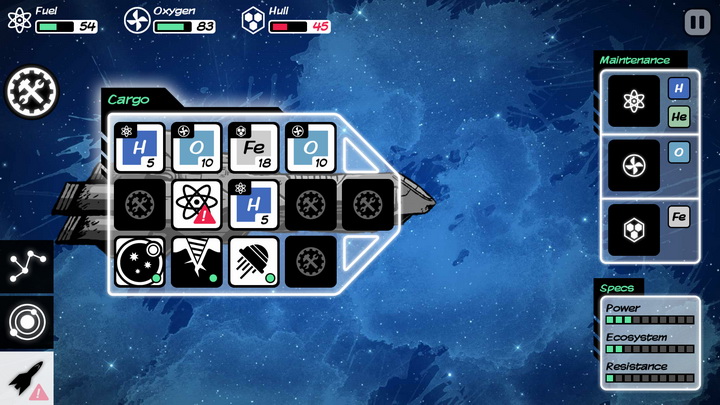Screen dimensions: 720x405
Task: Click the hull hexagon maintenance icon
Action: click(x=634, y=229)
